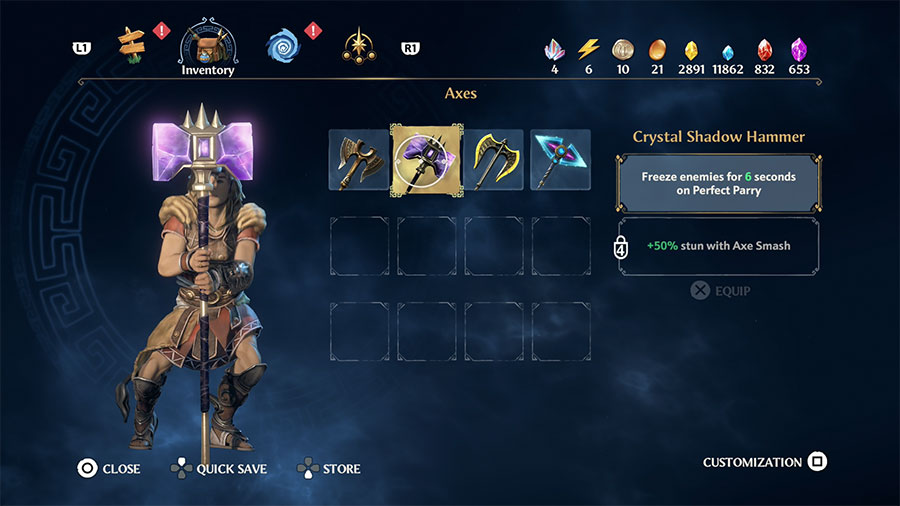This screenshot has height=506, width=900.
Task: Select the bronze double-bladed axe slot
Action: (x=358, y=158)
